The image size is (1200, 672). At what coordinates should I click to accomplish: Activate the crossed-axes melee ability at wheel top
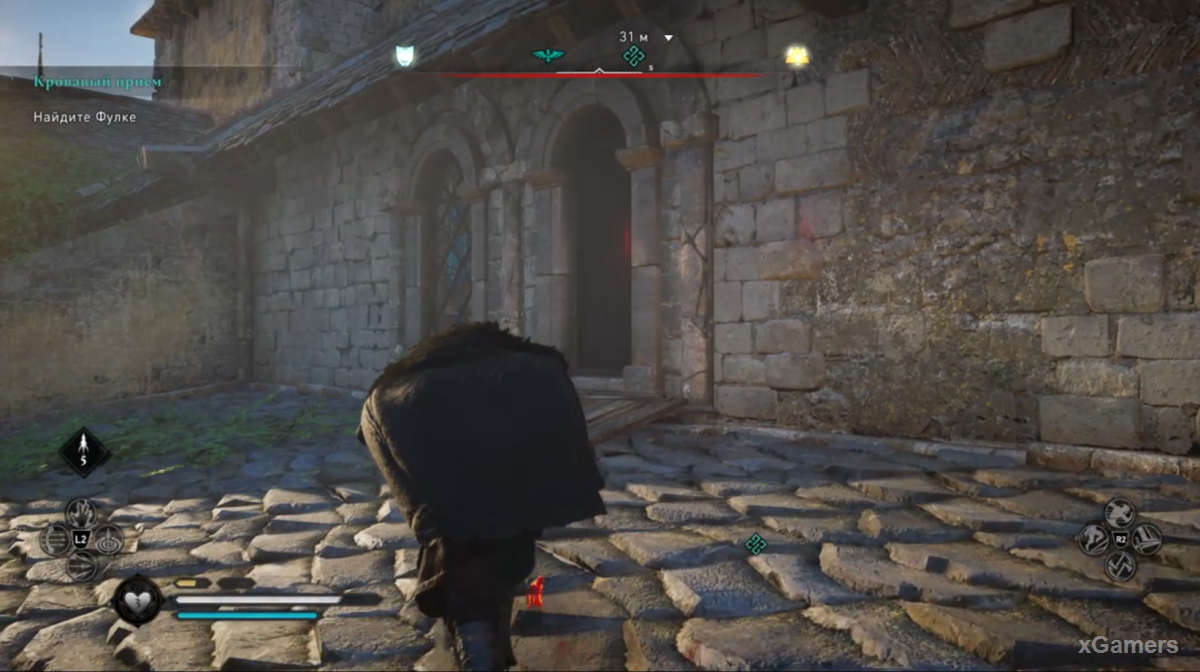click(1120, 513)
